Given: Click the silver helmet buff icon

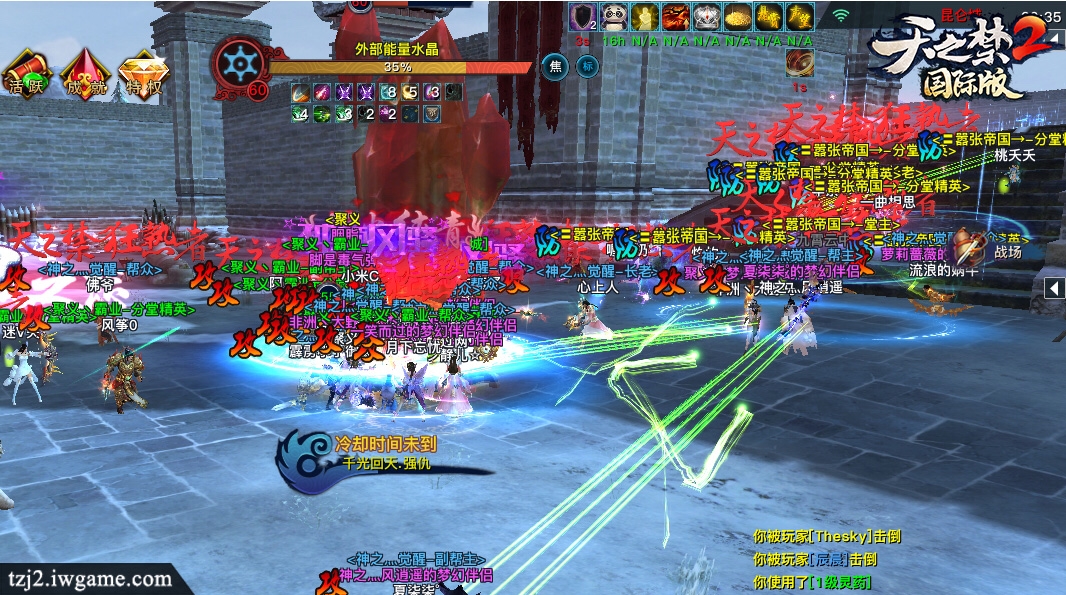Looking at the screenshot, I should 707,16.
